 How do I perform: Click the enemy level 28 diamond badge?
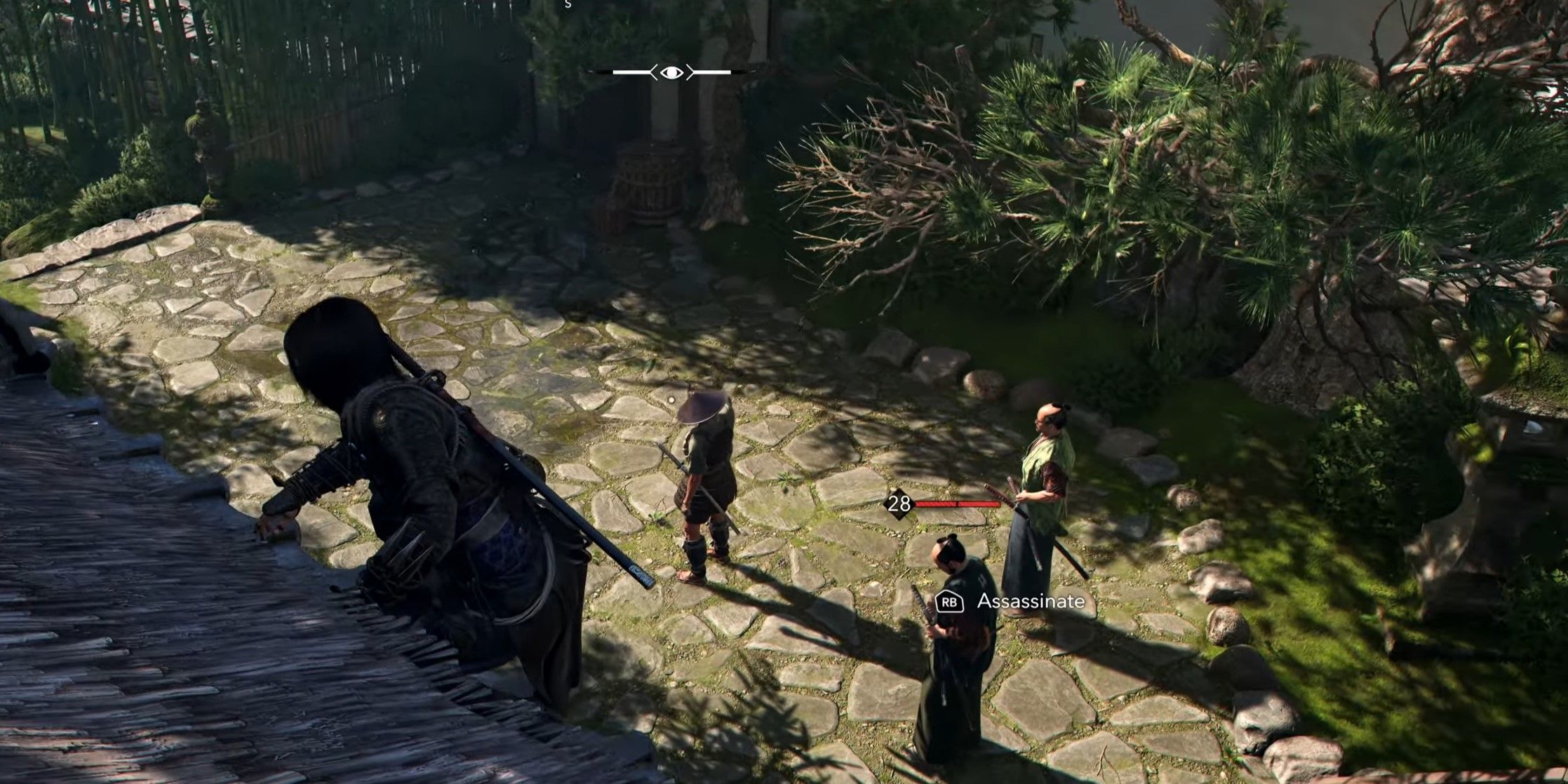(x=899, y=503)
